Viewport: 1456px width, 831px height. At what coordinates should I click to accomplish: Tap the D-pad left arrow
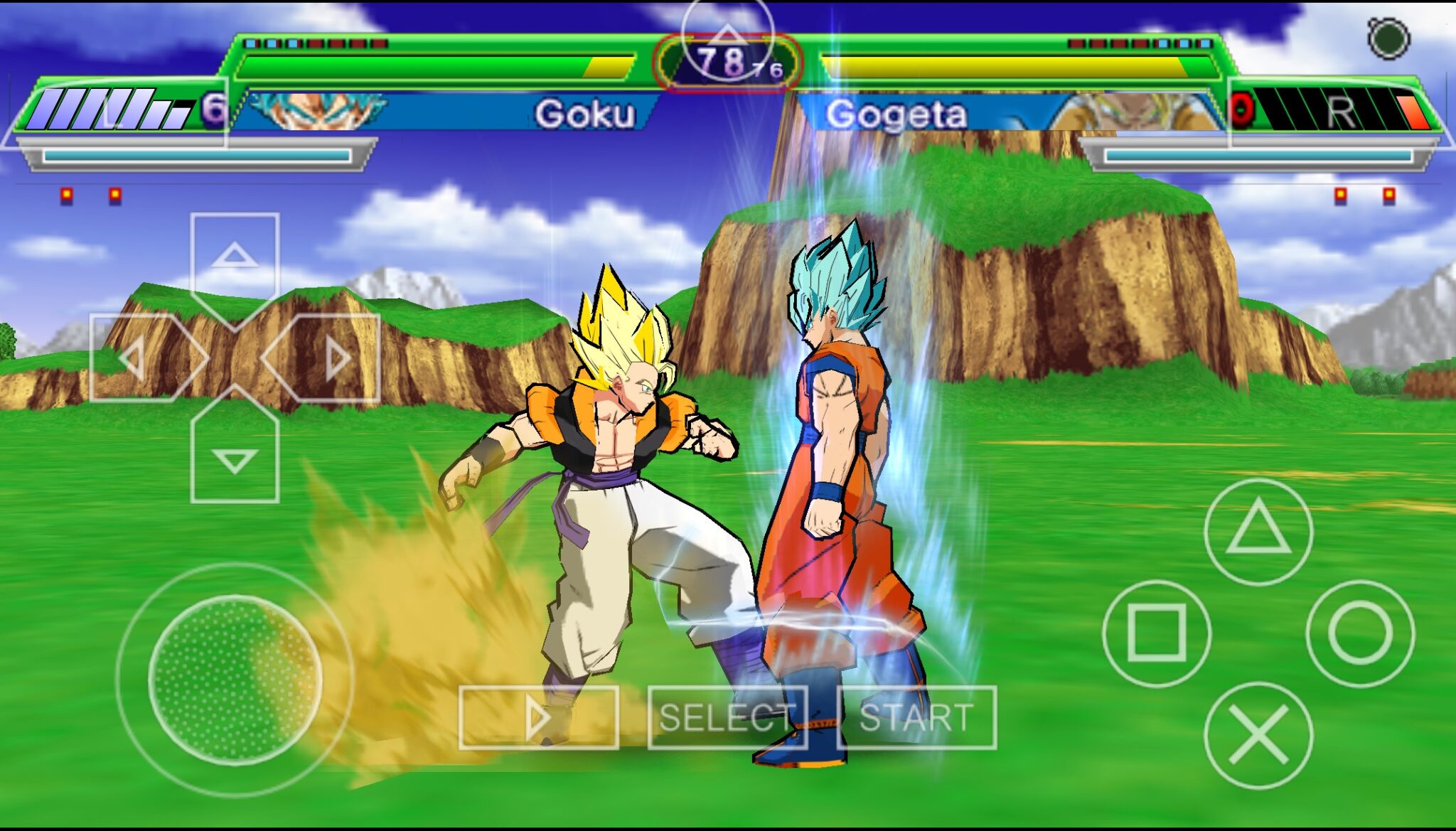134,358
